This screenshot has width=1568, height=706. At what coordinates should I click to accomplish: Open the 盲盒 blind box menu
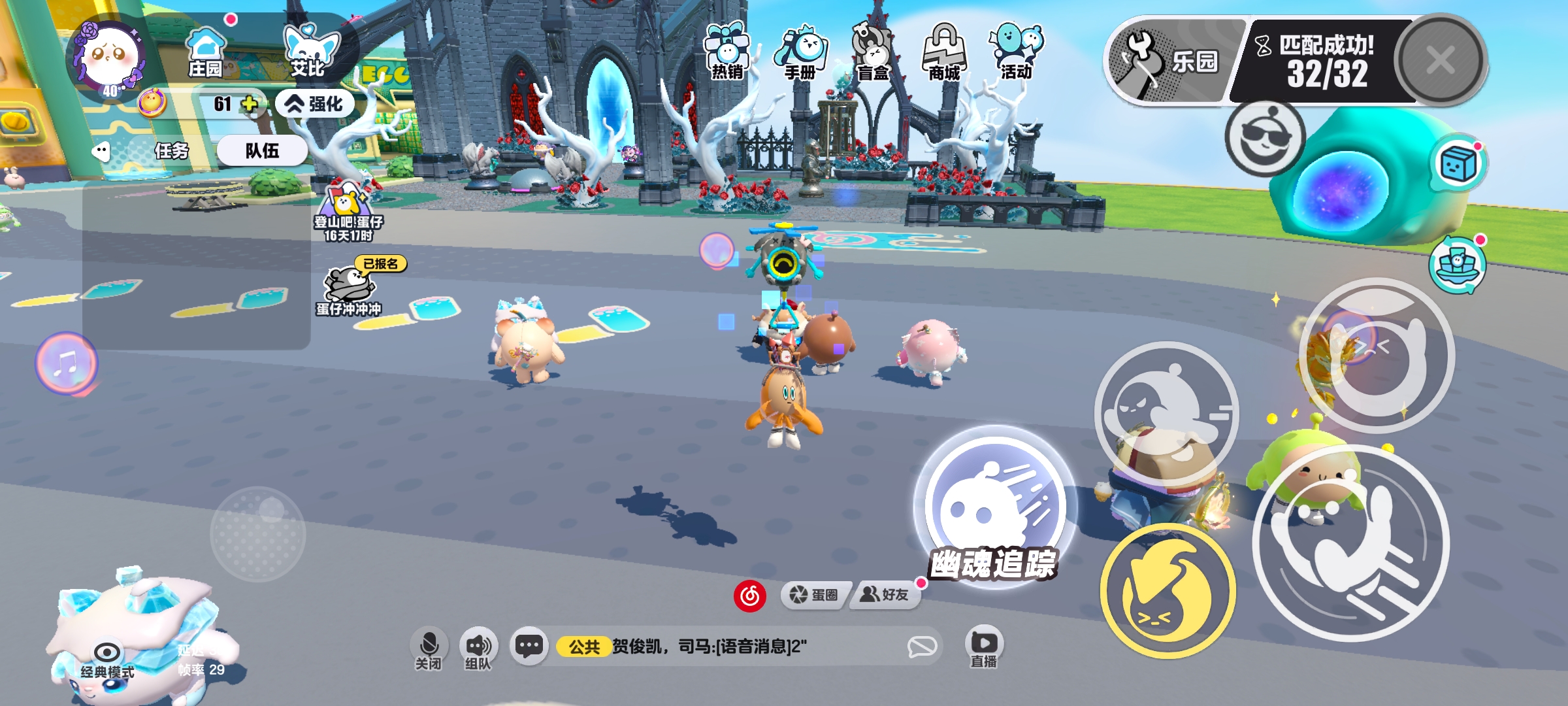click(x=873, y=54)
